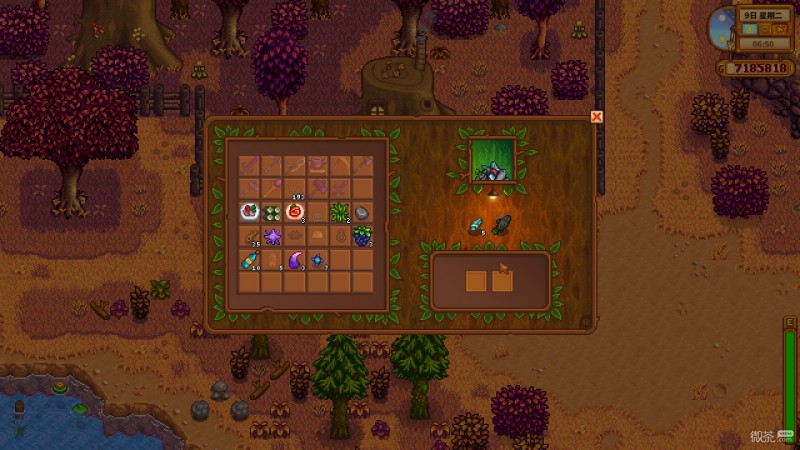Viewport: 800px width, 450px height.
Task: Pick the grape bunch slot
Action: (x=361, y=235)
